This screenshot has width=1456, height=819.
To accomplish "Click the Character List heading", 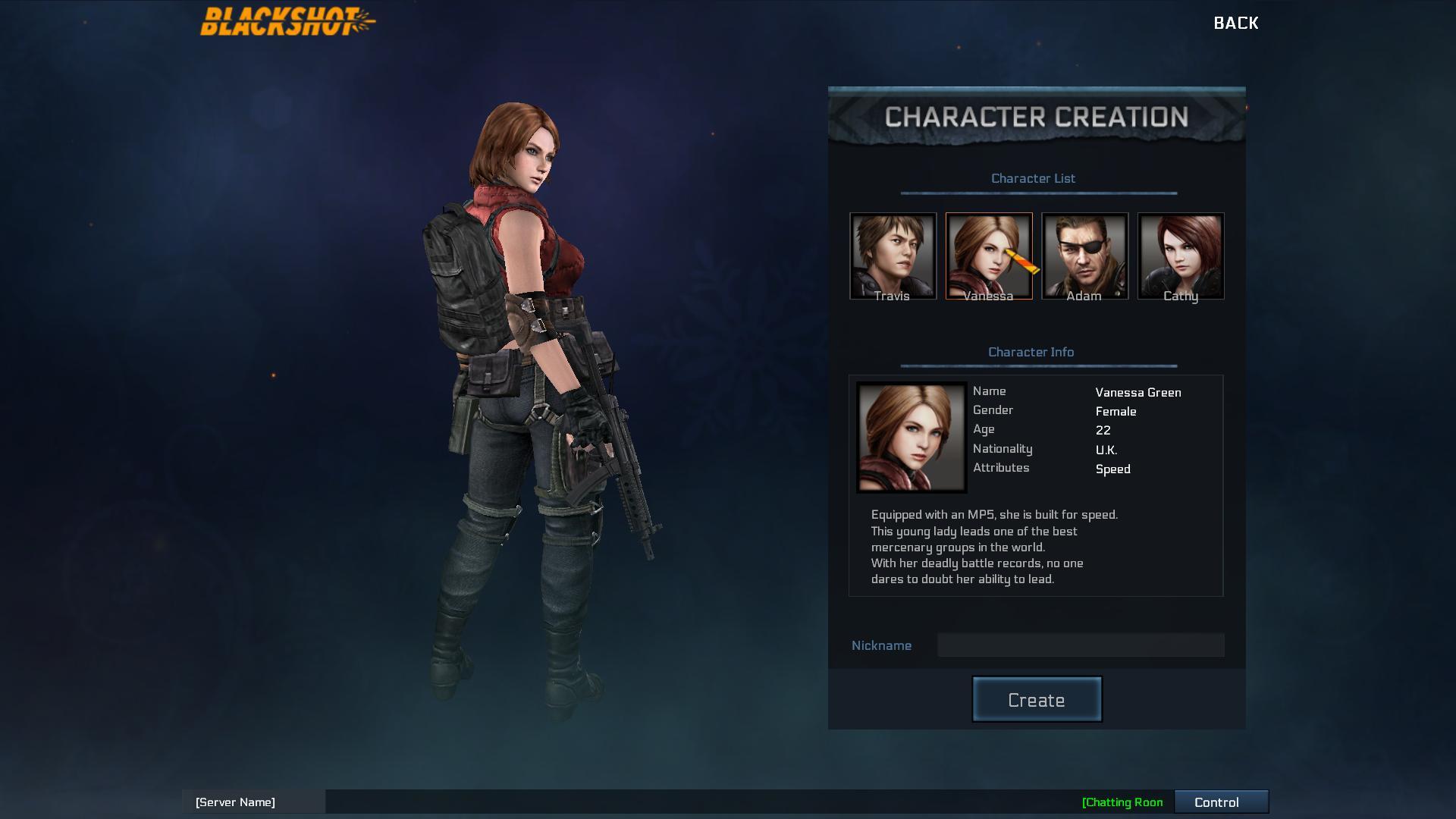I will pos(1034,178).
